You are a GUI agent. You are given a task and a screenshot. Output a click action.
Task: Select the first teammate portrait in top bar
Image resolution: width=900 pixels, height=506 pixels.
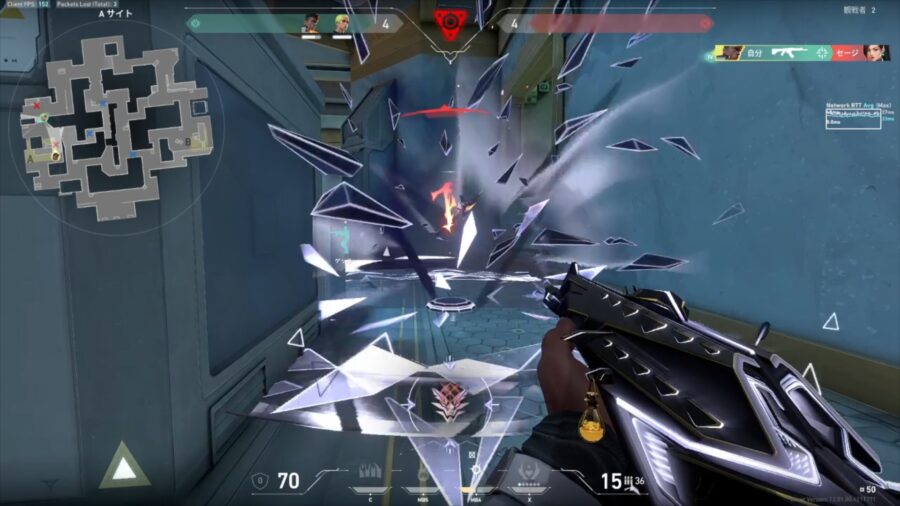[310, 22]
